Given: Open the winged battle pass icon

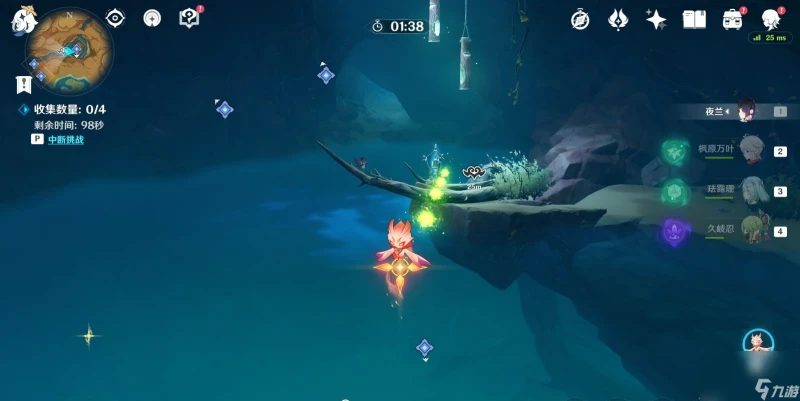Looking at the screenshot, I should [619, 19].
